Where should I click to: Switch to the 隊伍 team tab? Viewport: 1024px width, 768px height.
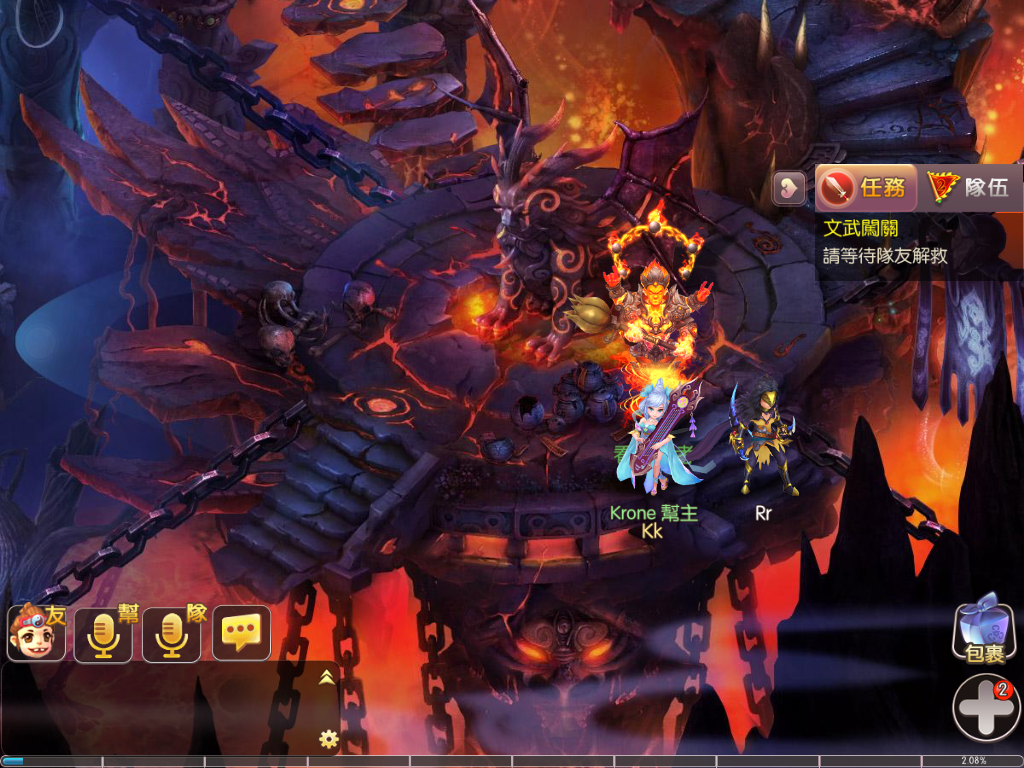(x=969, y=187)
